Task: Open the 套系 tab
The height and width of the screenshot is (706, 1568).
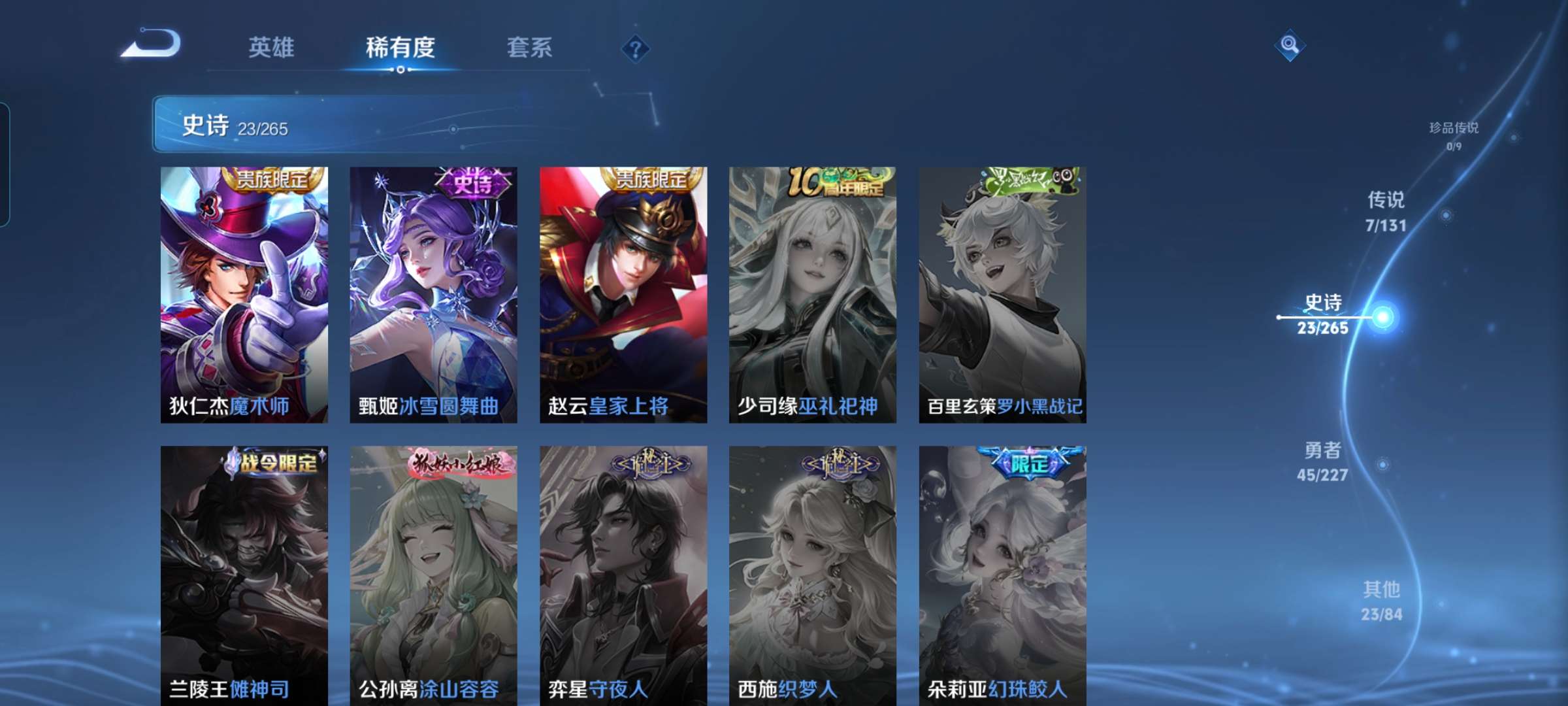Action: [530, 48]
